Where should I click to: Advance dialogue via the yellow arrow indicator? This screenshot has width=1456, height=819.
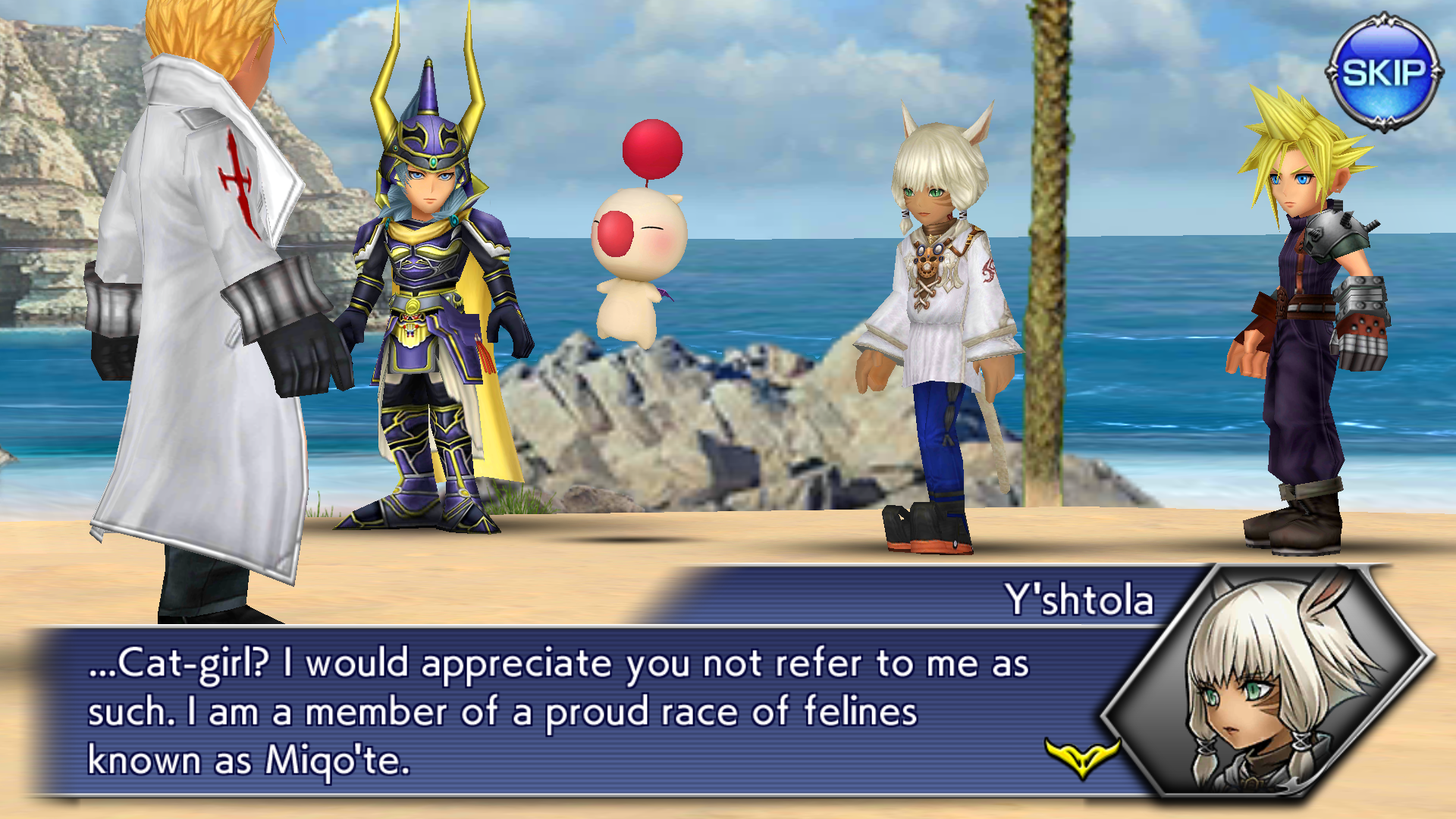pyautogui.click(x=1082, y=758)
